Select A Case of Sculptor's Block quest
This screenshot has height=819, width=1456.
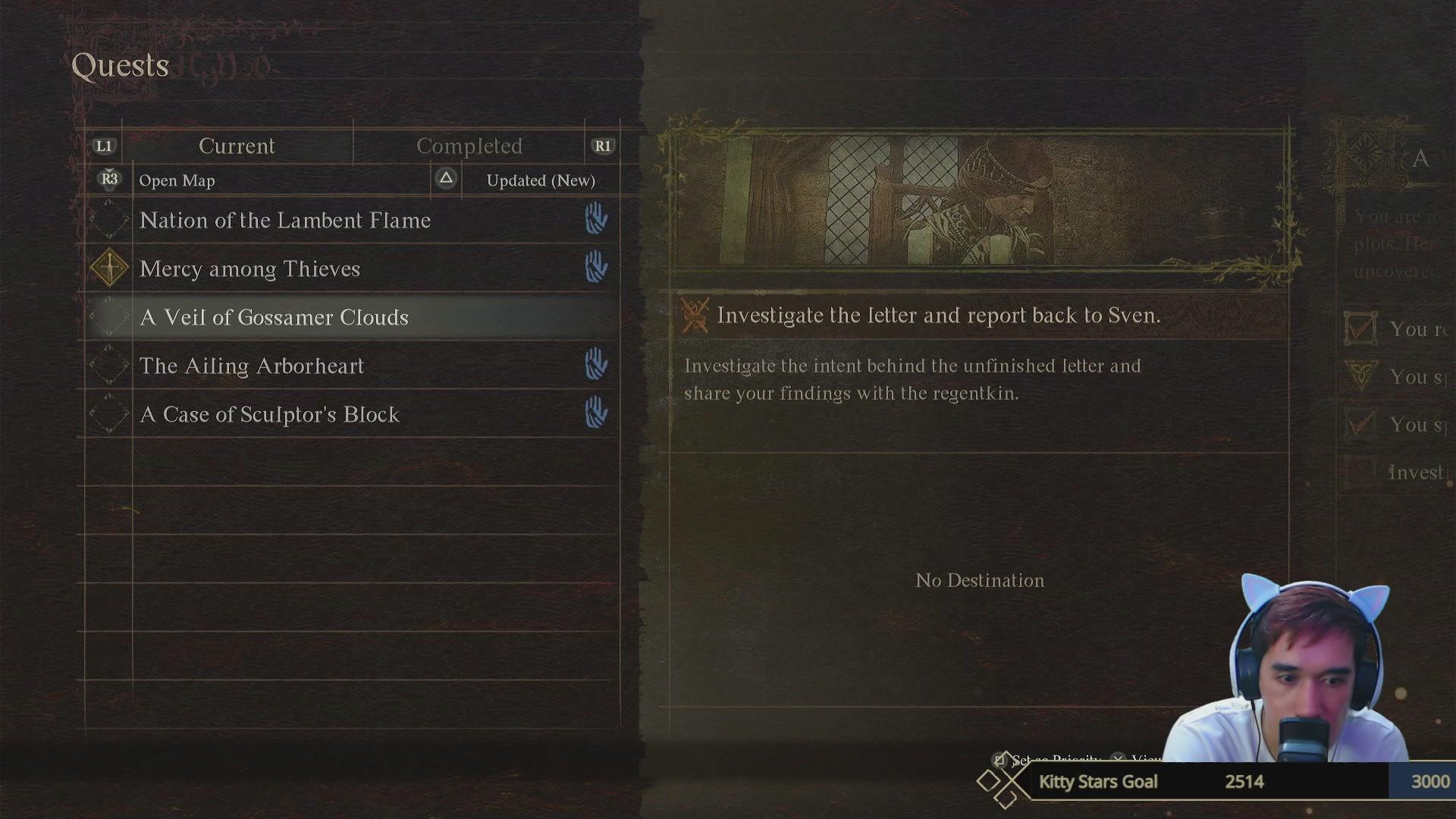[269, 415]
